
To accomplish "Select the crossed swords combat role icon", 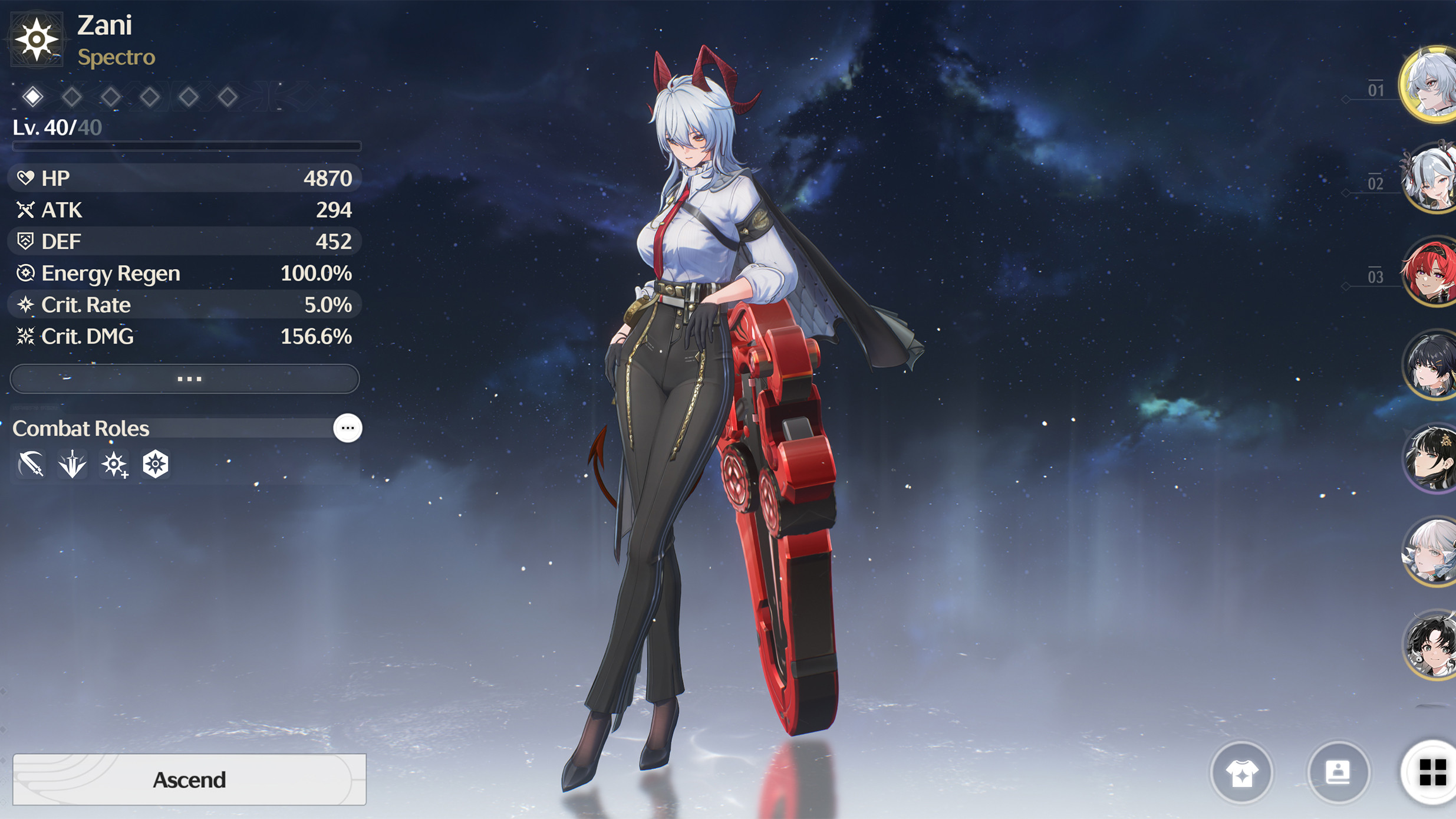I will (x=30, y=463).
